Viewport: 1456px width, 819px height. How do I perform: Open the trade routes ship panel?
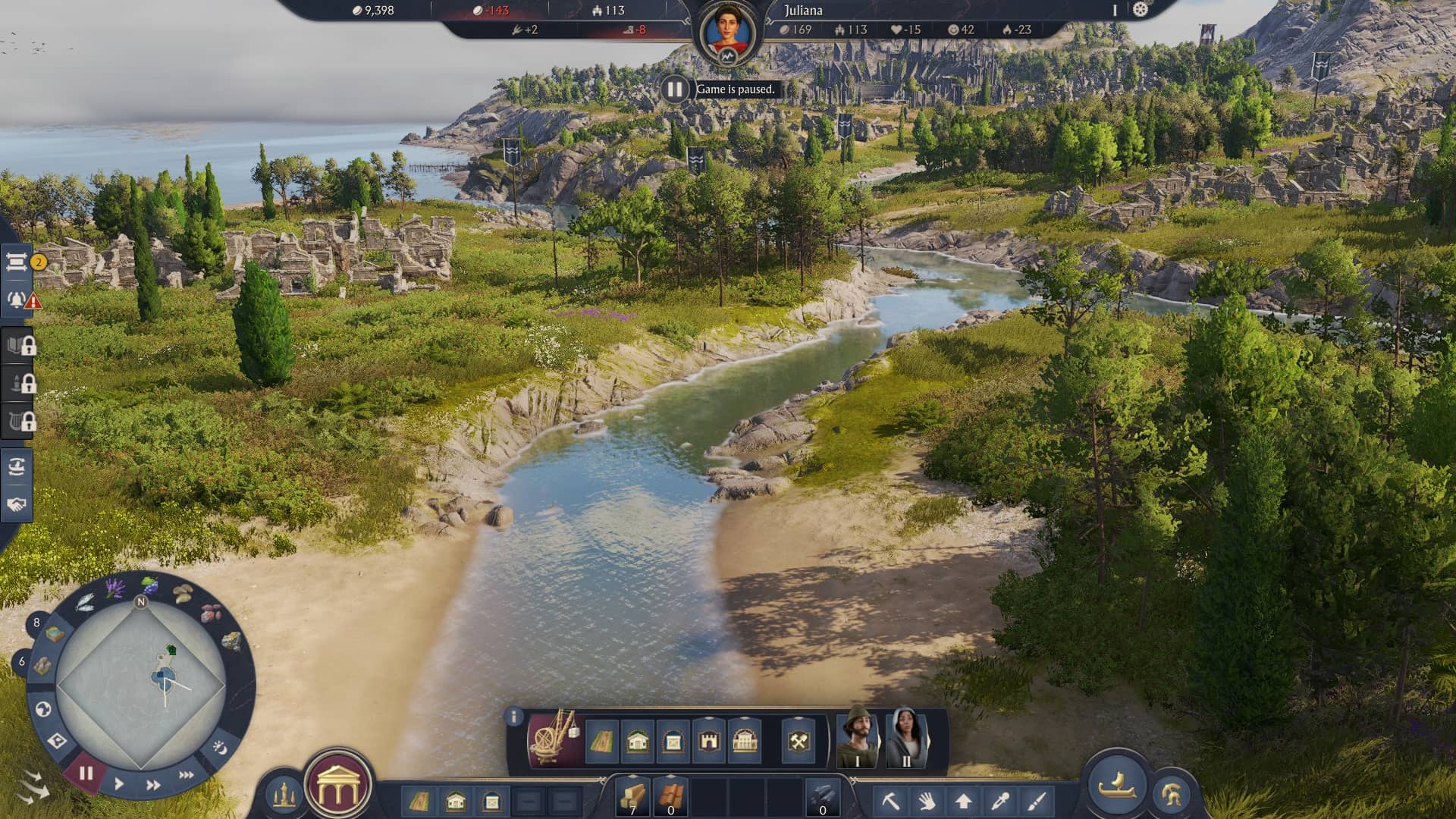(x=17, y=466)
